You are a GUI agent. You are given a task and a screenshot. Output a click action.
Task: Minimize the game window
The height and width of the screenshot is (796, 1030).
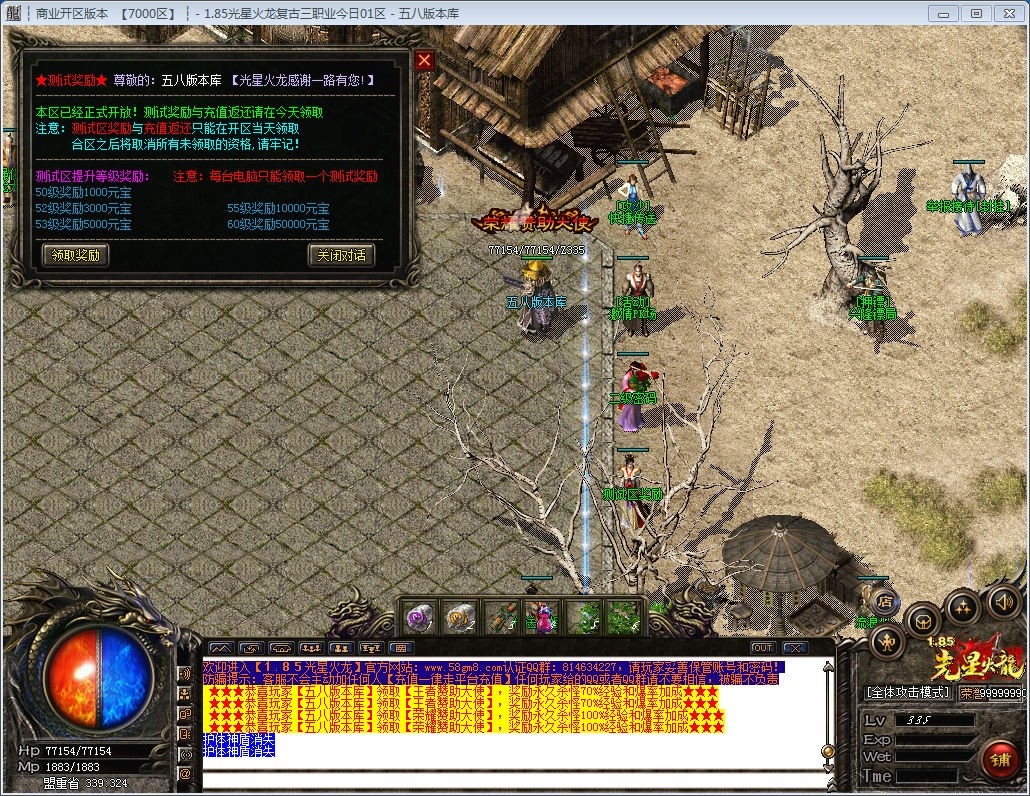coord(943,13)
